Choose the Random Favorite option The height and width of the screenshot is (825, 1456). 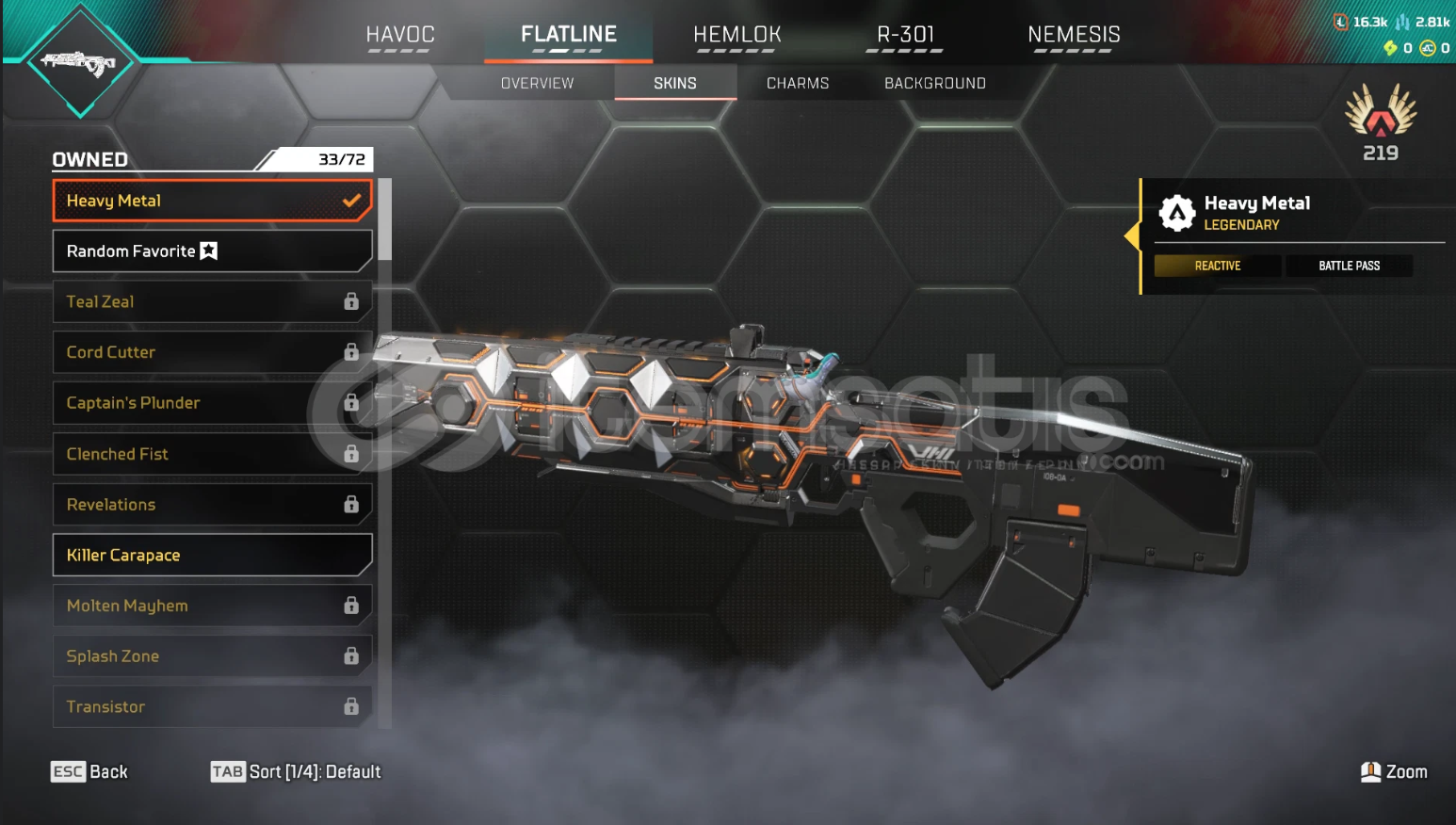click(212, 251)
